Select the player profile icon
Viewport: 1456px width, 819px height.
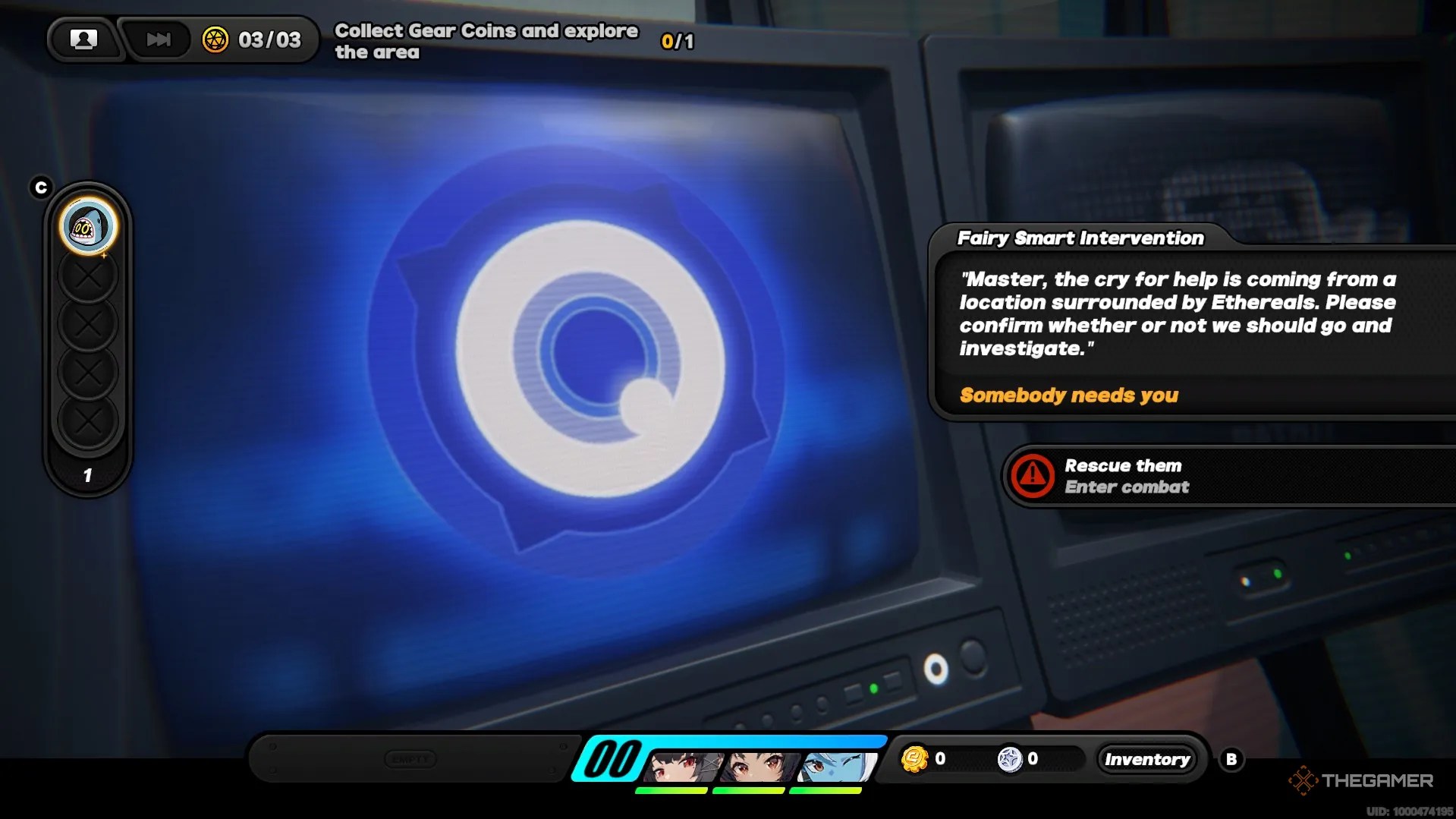pyautogui.click(x=83, y=39)
